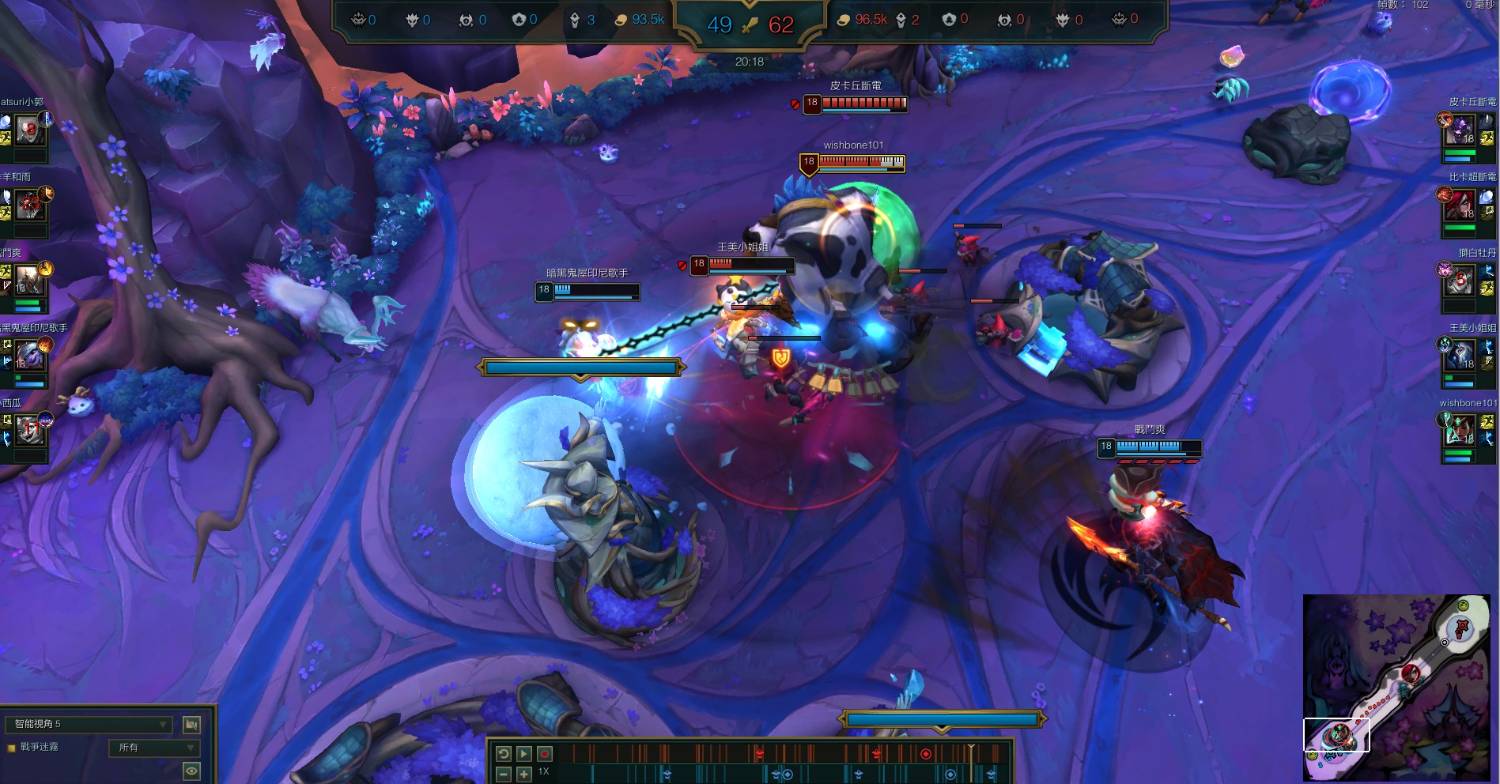Increase replay speed with the plus button
1500x784 pixels.
[524, 773]
